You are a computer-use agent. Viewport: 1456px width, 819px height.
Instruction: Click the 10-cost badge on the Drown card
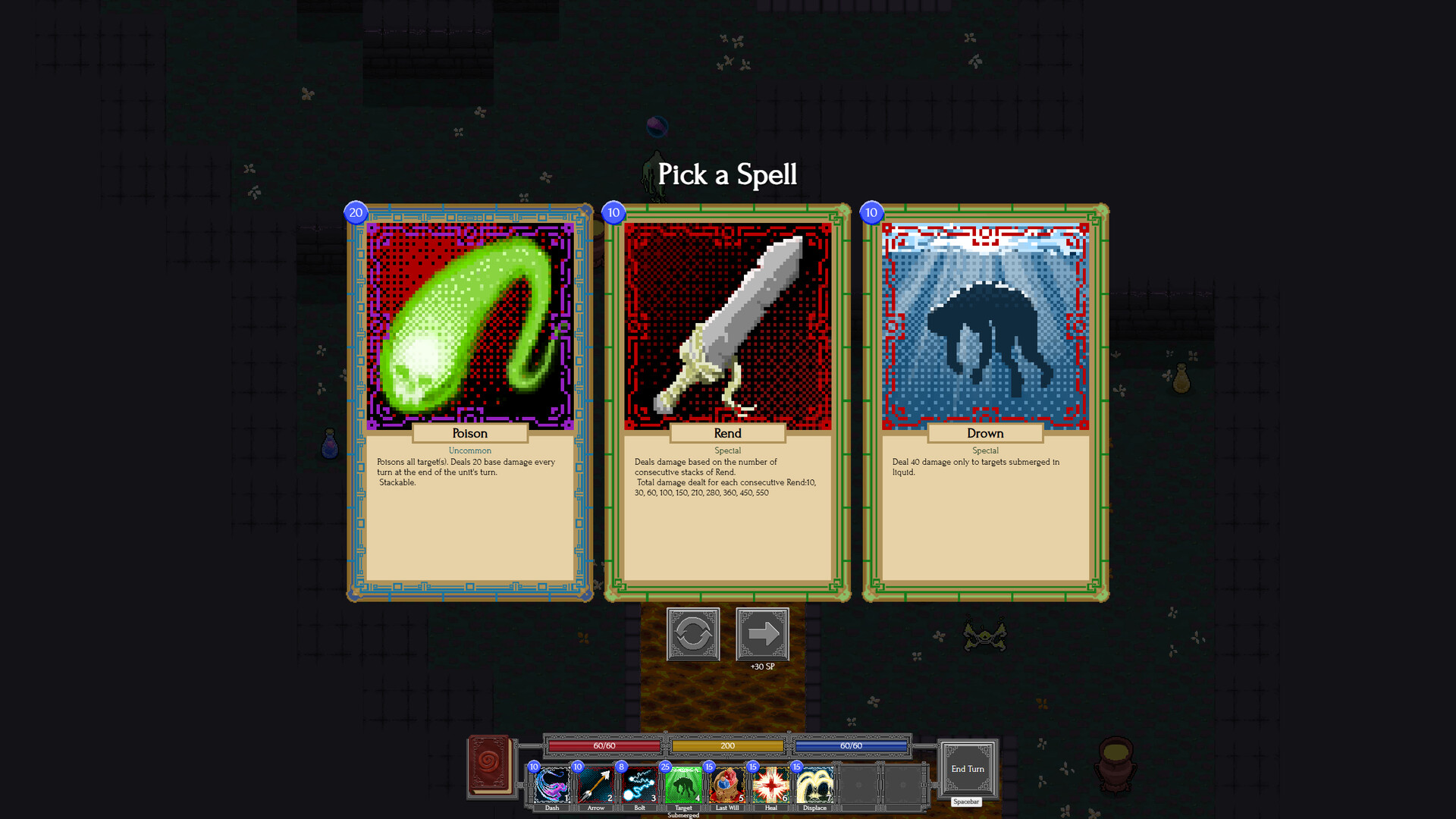click(x=871, y=213)
